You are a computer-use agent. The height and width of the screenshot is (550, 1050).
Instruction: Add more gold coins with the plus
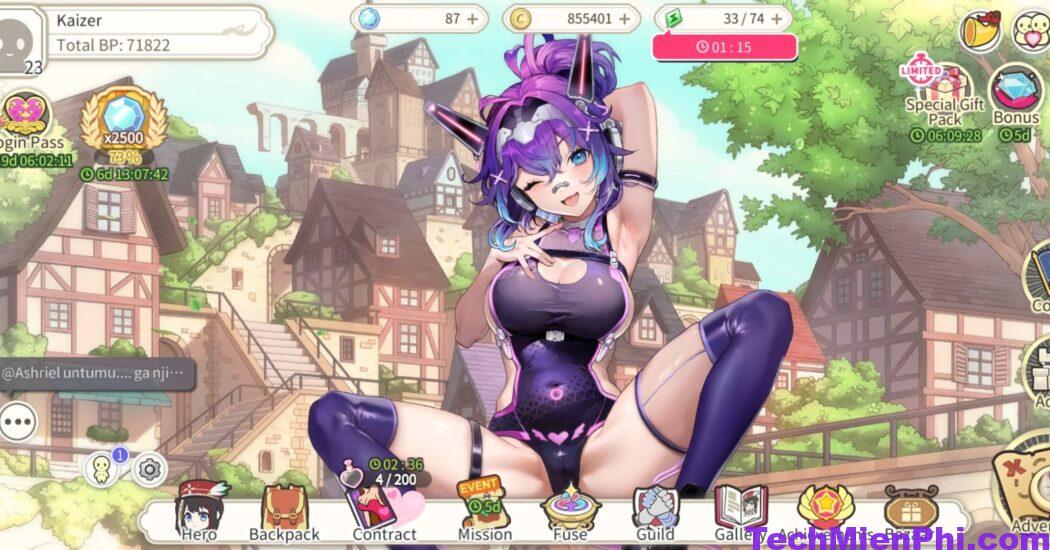click(x=627, y=18)
